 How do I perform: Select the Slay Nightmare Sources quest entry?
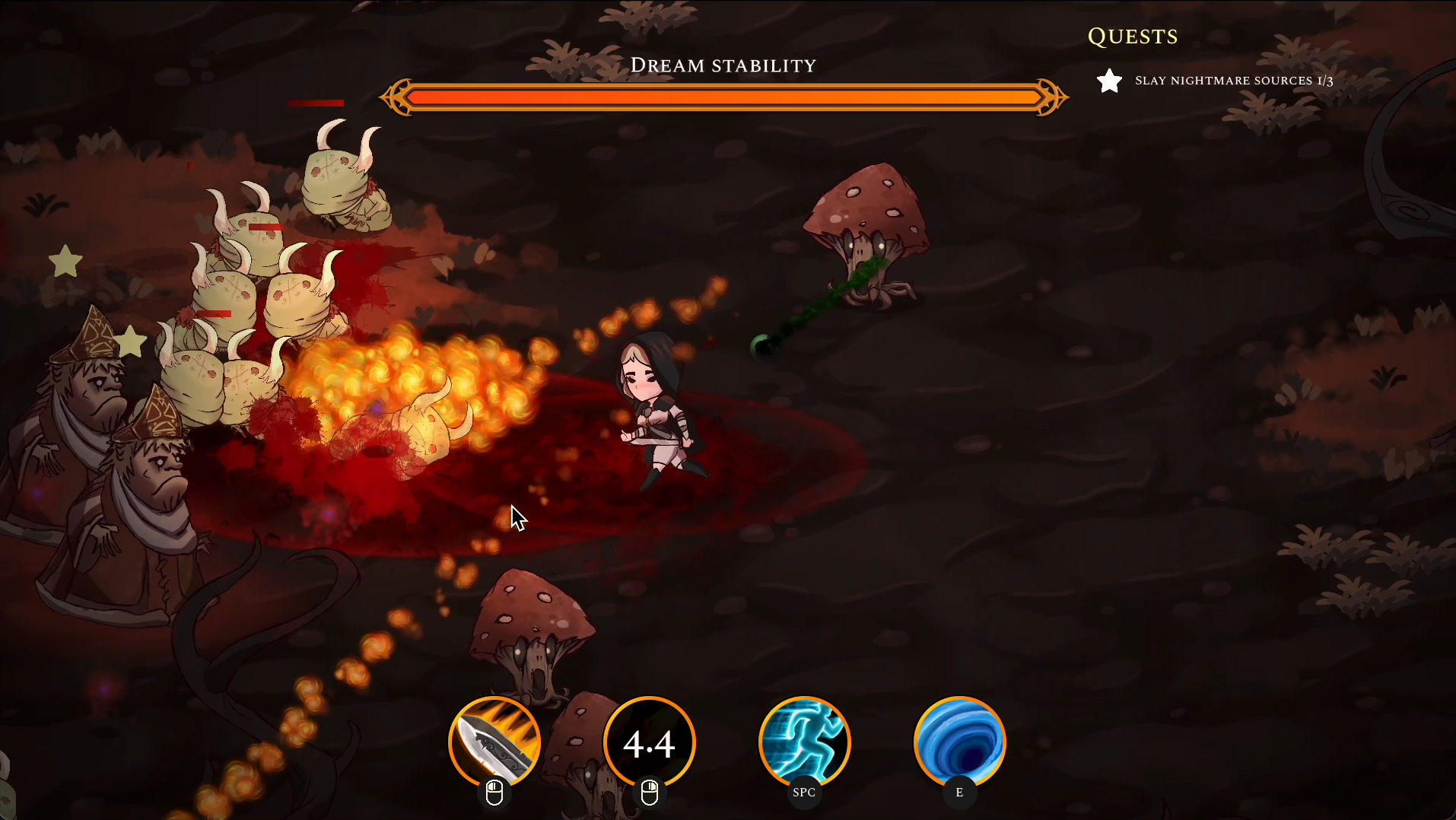pos(1232,81)
